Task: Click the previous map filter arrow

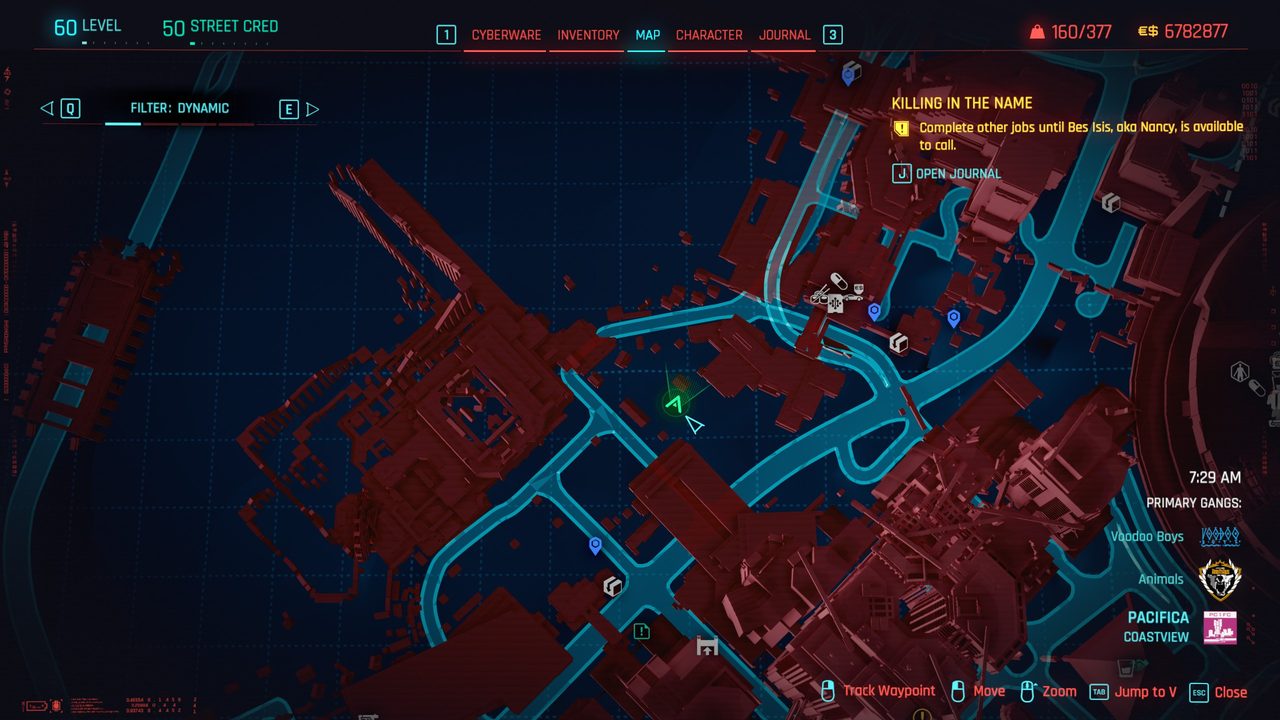Action: pyautogui.click(x=47, y=109)
